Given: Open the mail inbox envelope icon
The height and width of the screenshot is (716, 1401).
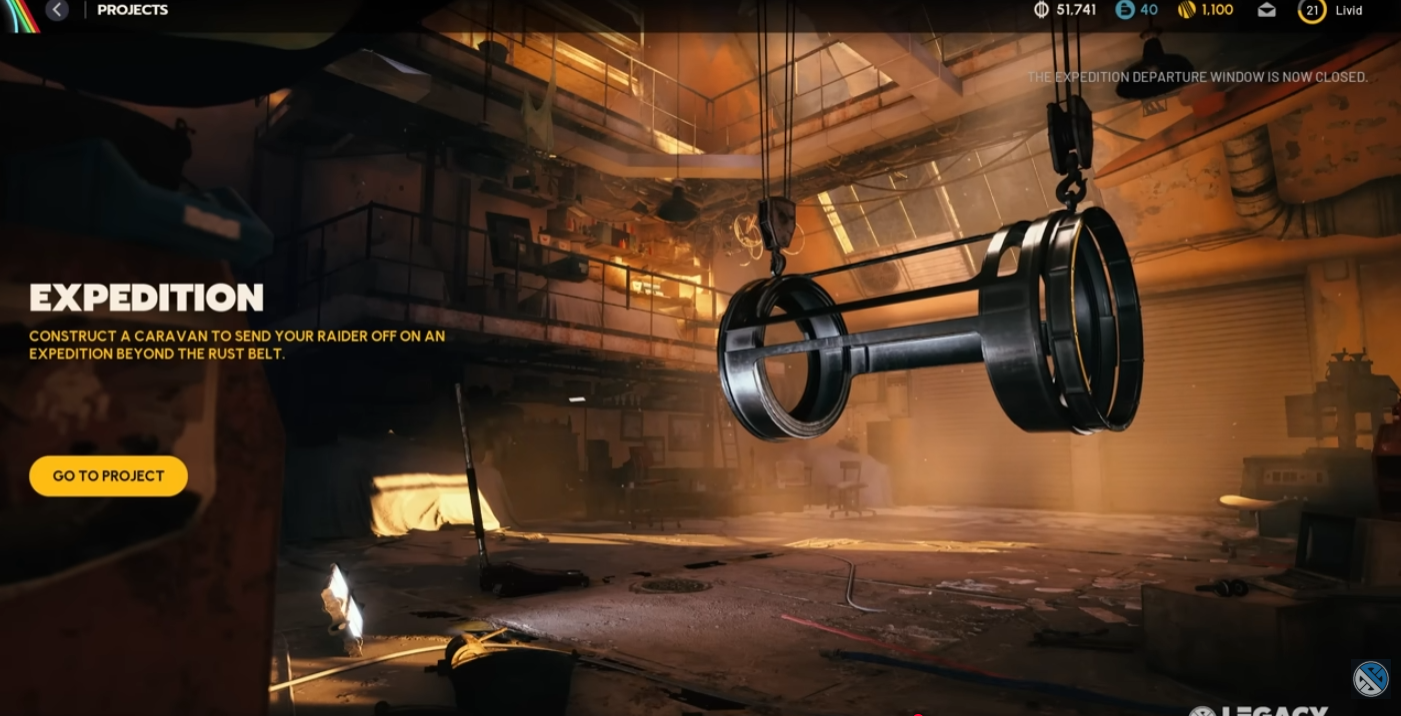Looking at the screenshot, I should [1266, 10].
